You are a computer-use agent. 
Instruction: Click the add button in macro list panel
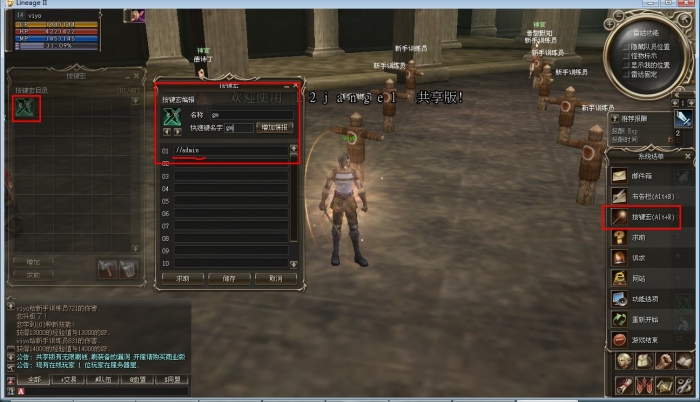coord(34,262)
